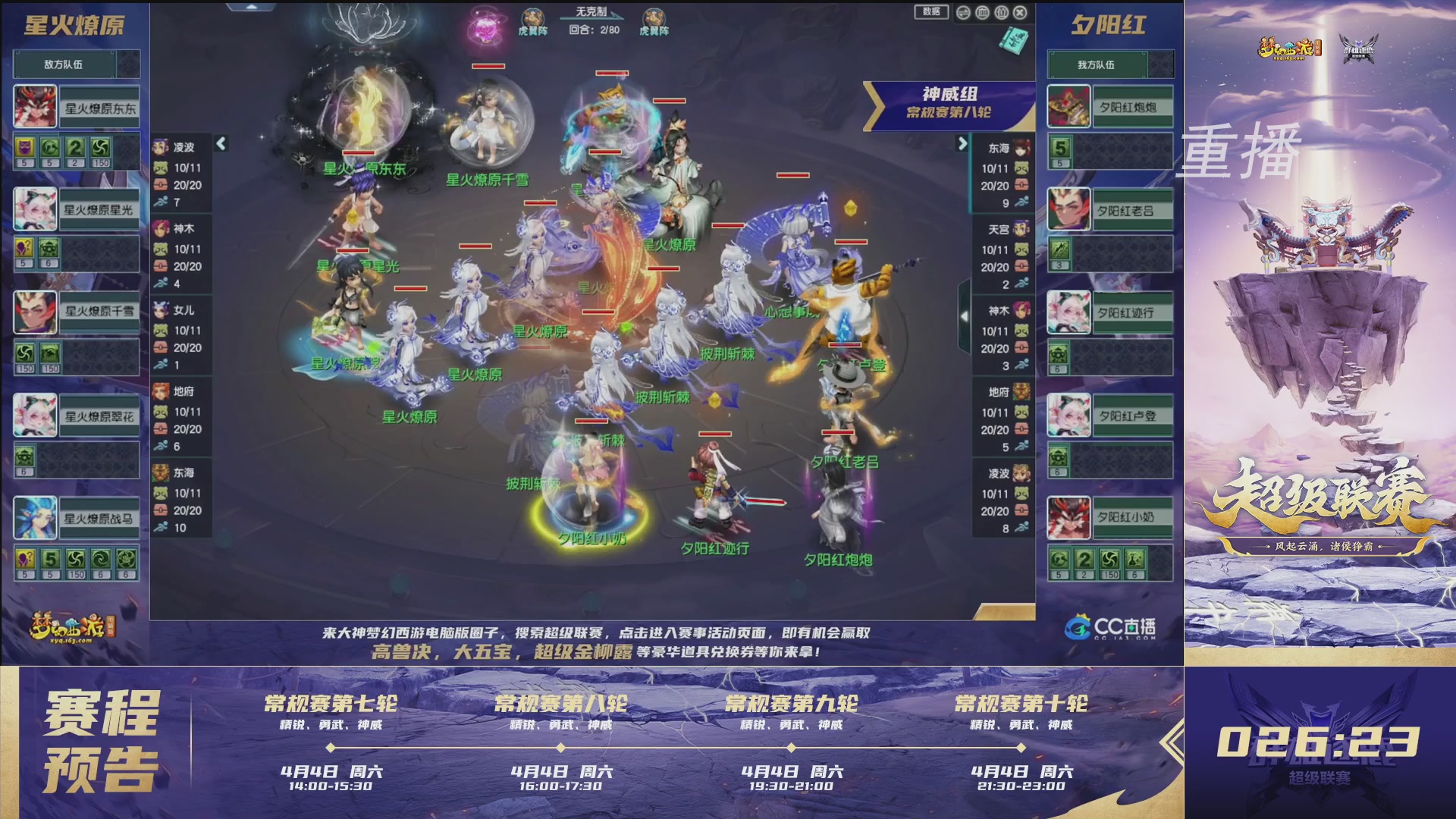The height and width of the screenshot is (819, 1456).
Task: Collapse the right unit list with its chevron
Action: (x=964, y=144)
